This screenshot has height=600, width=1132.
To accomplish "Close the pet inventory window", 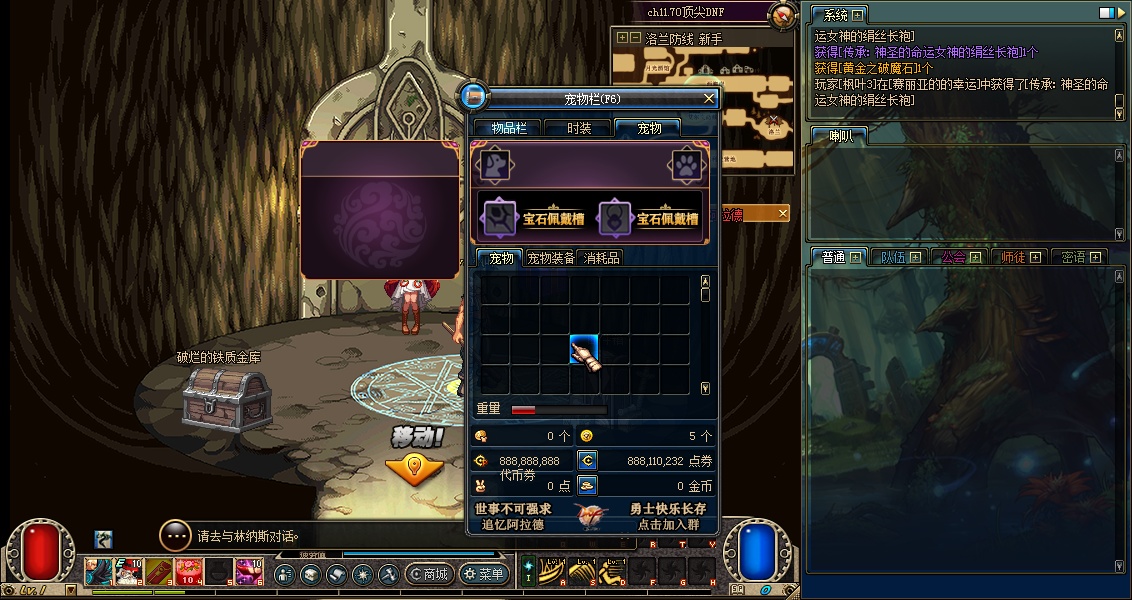I will 709,98.
